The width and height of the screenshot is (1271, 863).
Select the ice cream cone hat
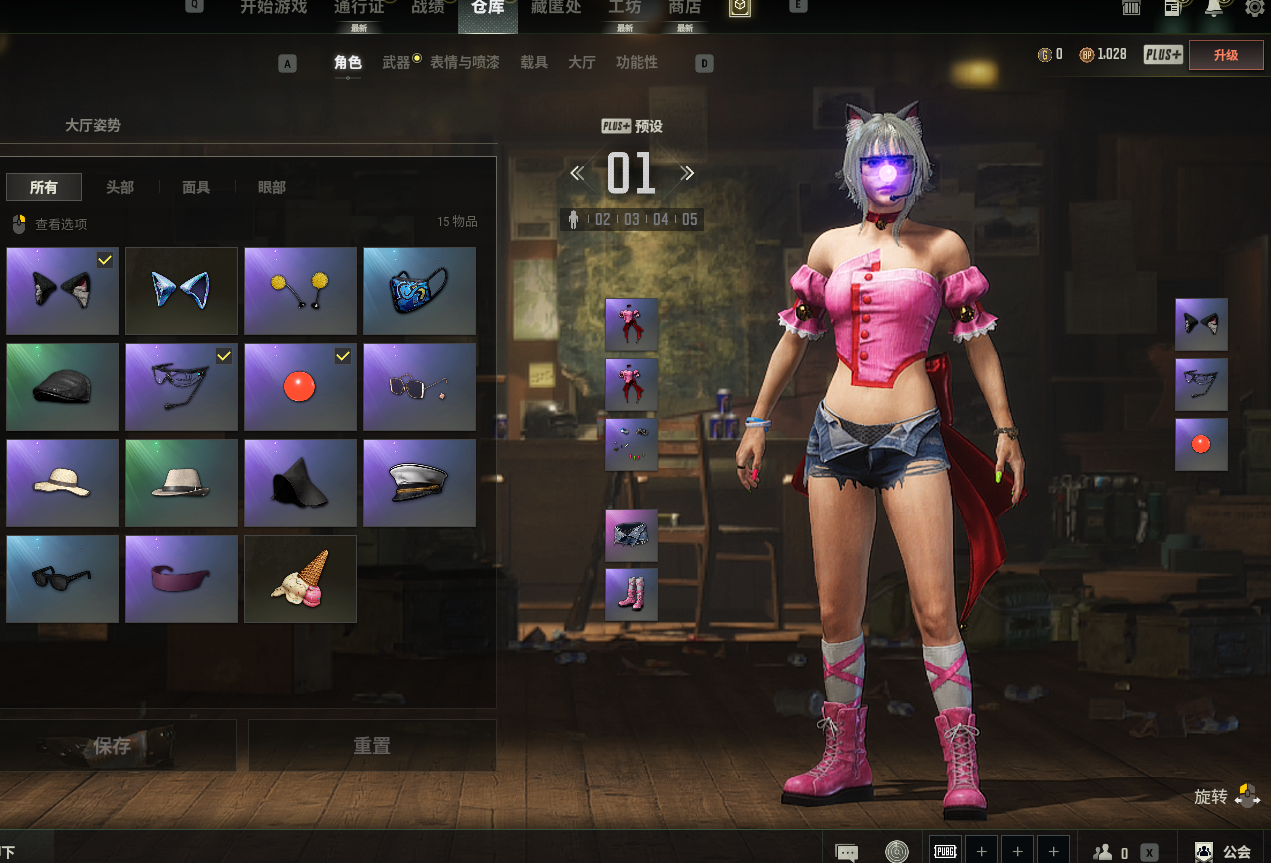300,579
